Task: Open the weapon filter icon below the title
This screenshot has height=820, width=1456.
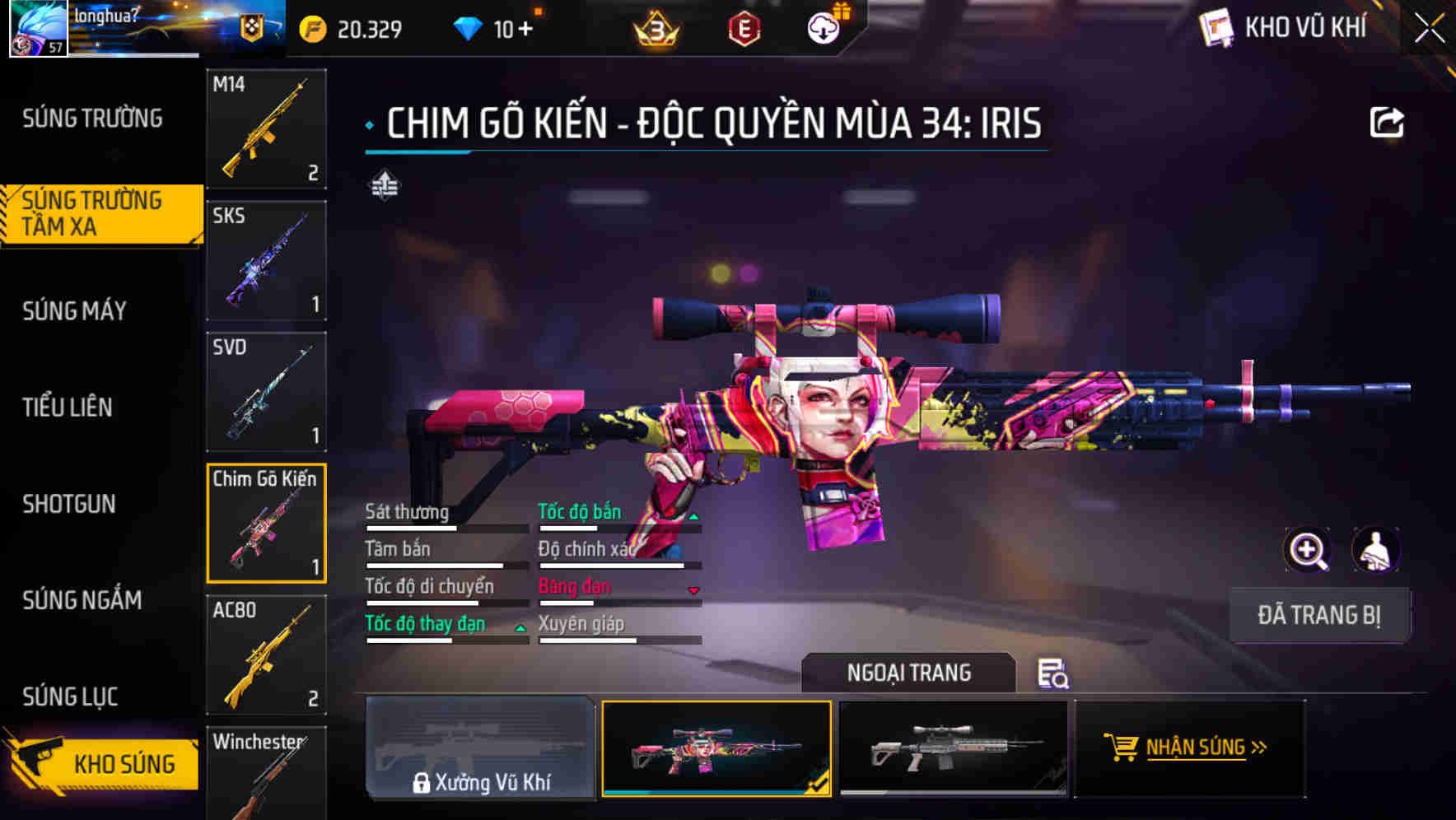Action: coord(384,186)
